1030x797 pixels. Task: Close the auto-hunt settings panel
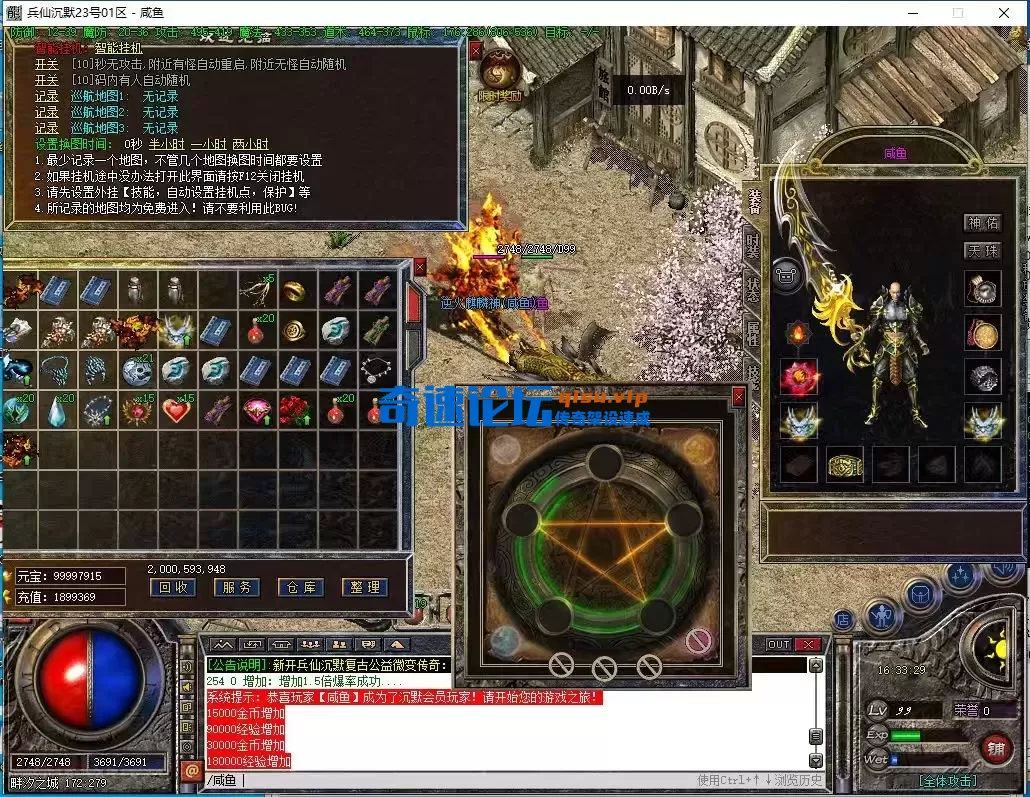[476, 47]
